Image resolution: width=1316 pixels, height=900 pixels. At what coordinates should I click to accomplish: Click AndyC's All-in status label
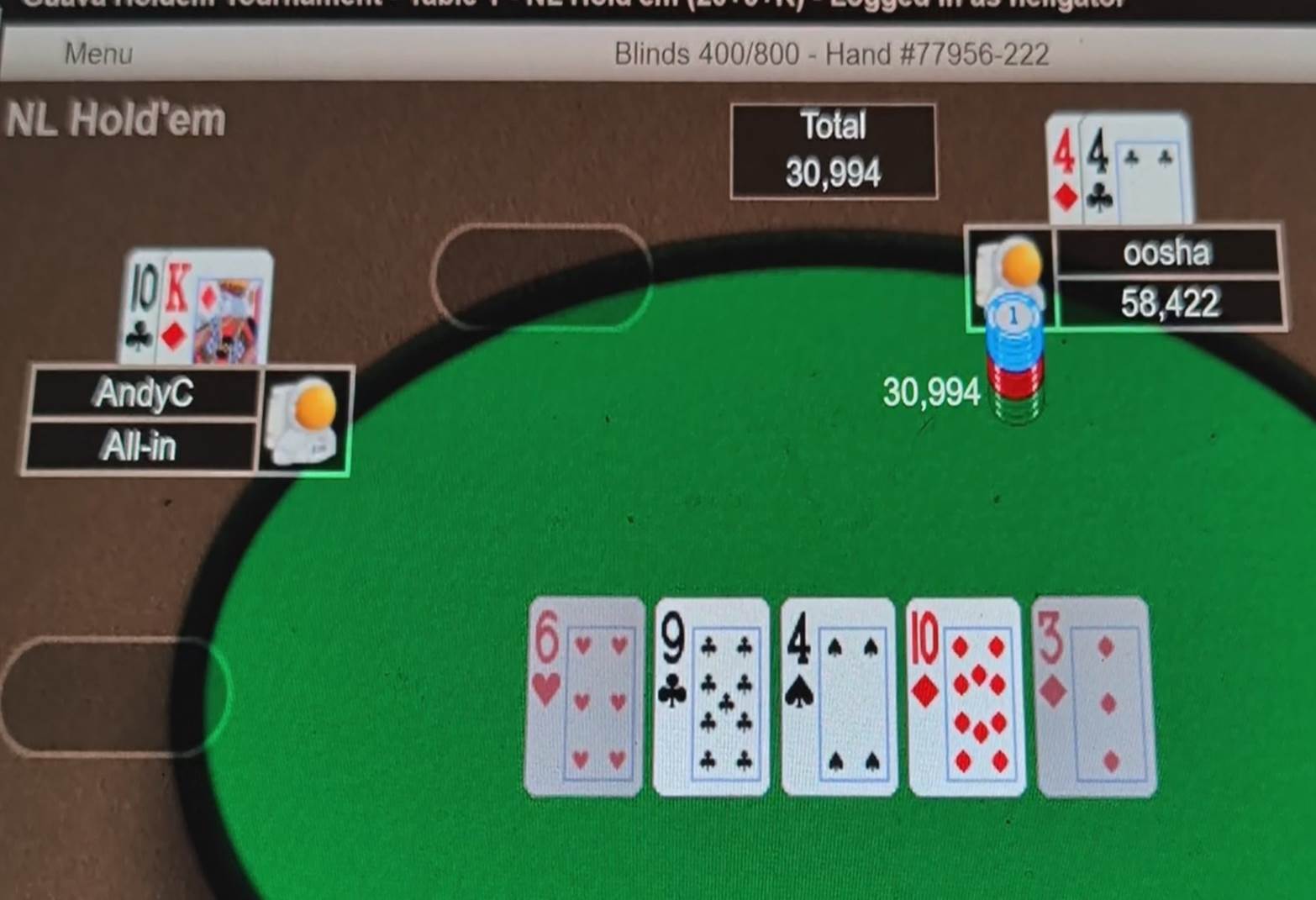pos(143,447)
